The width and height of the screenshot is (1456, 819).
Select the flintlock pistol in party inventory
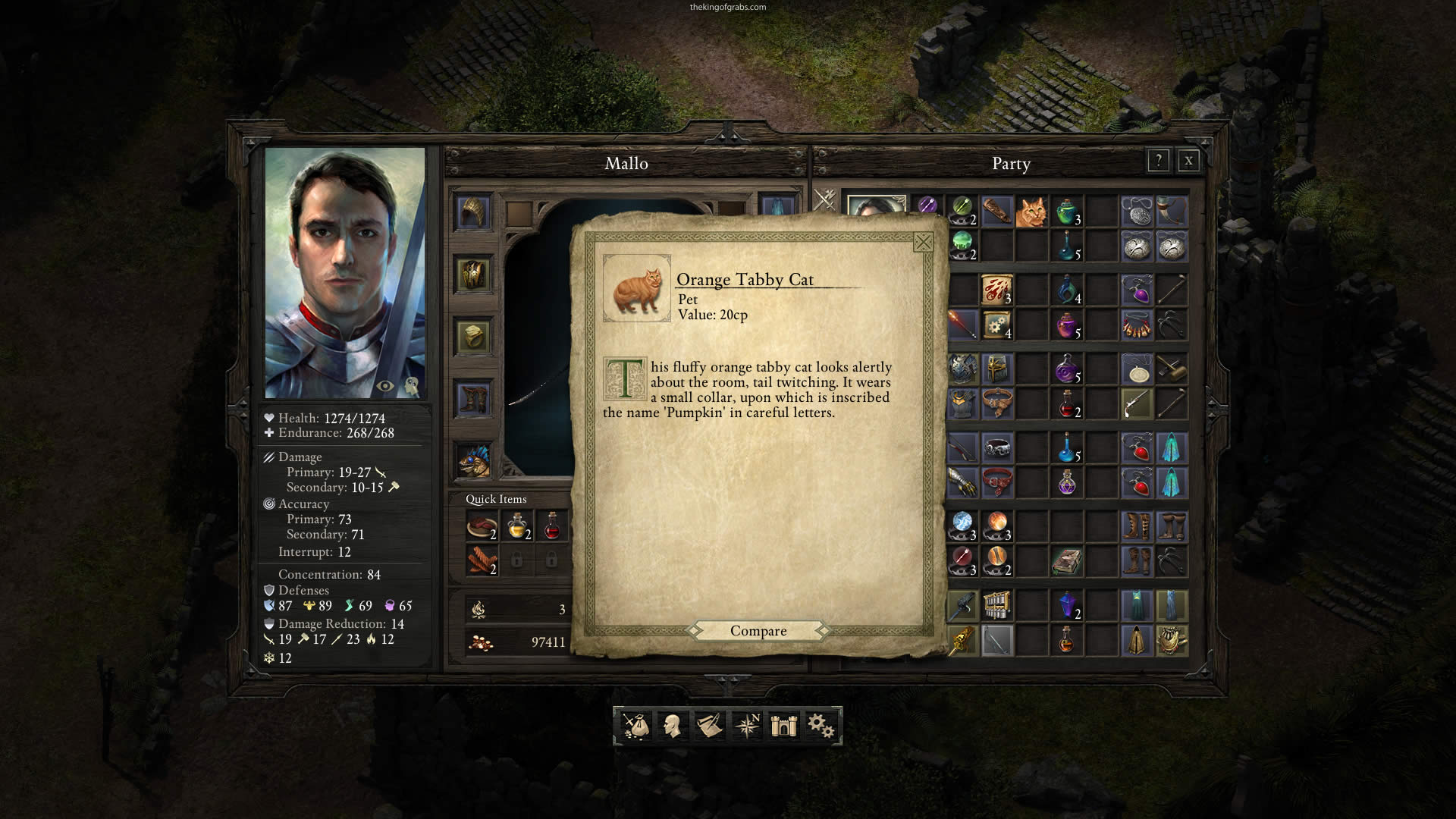[1136, 403]
